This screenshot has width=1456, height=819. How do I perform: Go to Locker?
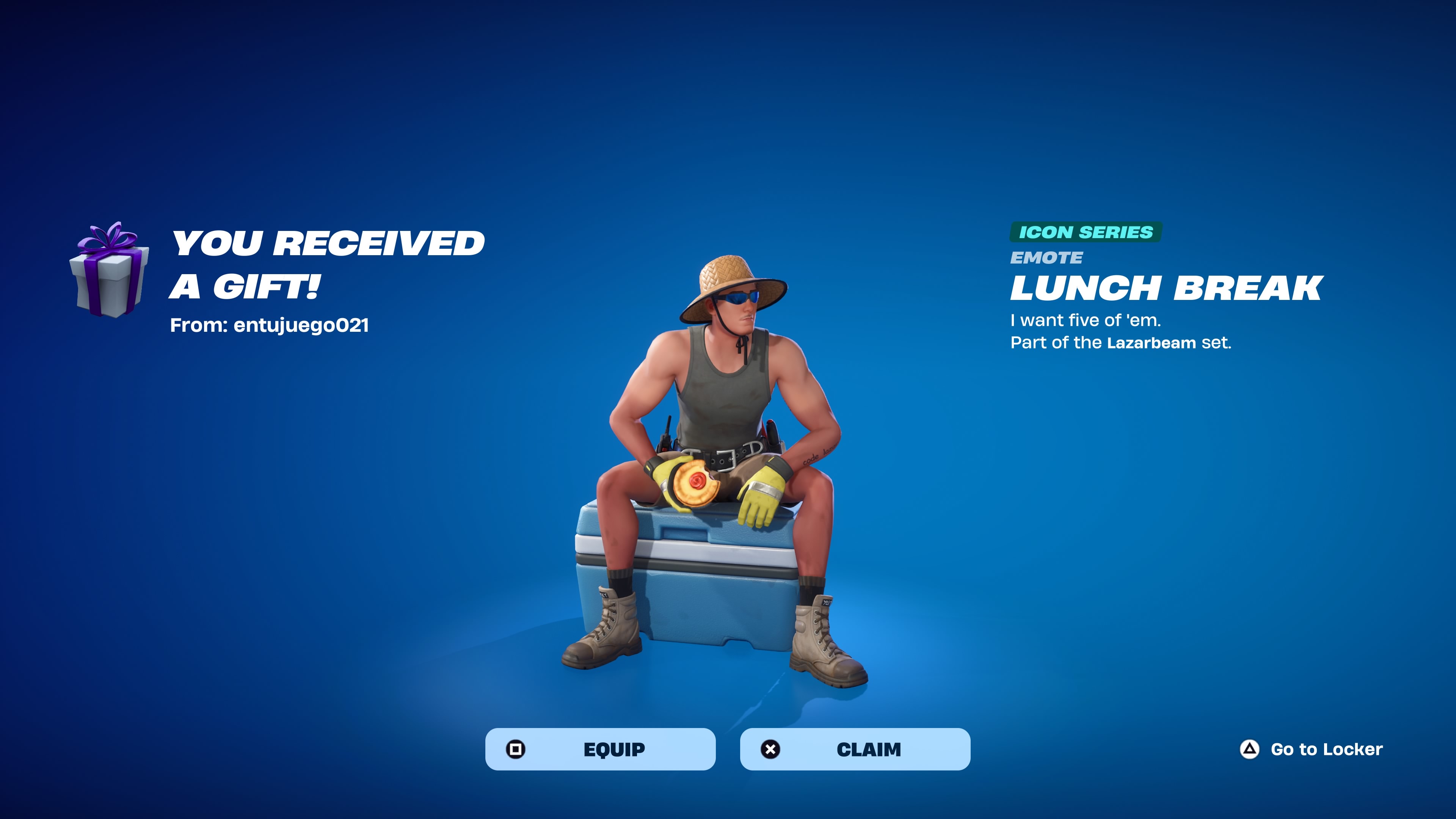(1311, 750)
